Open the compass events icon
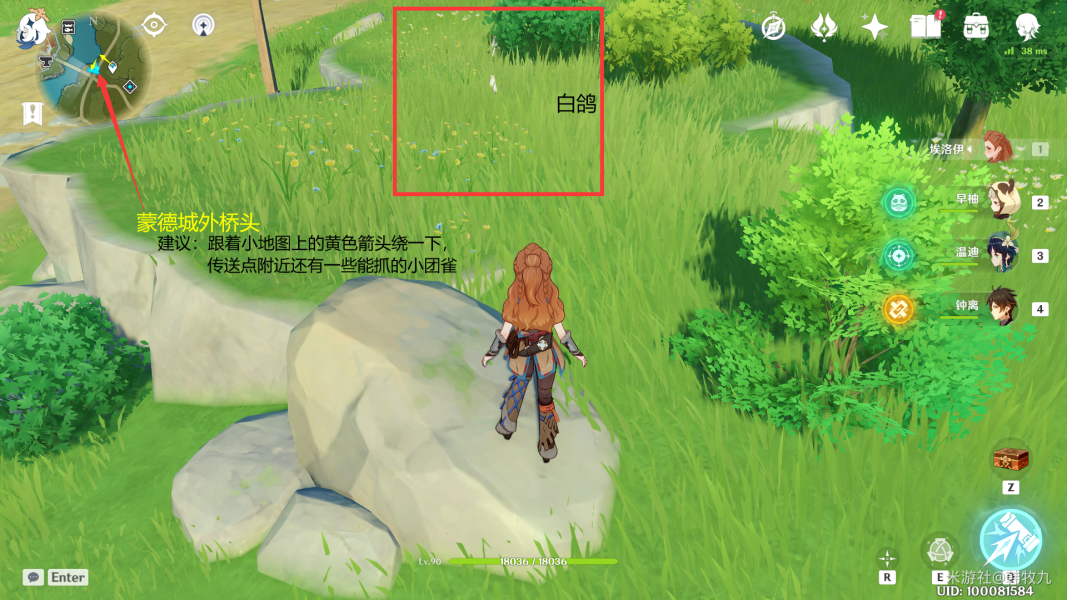This screenshot has width=1067, height=600. [x=773, y=27]
